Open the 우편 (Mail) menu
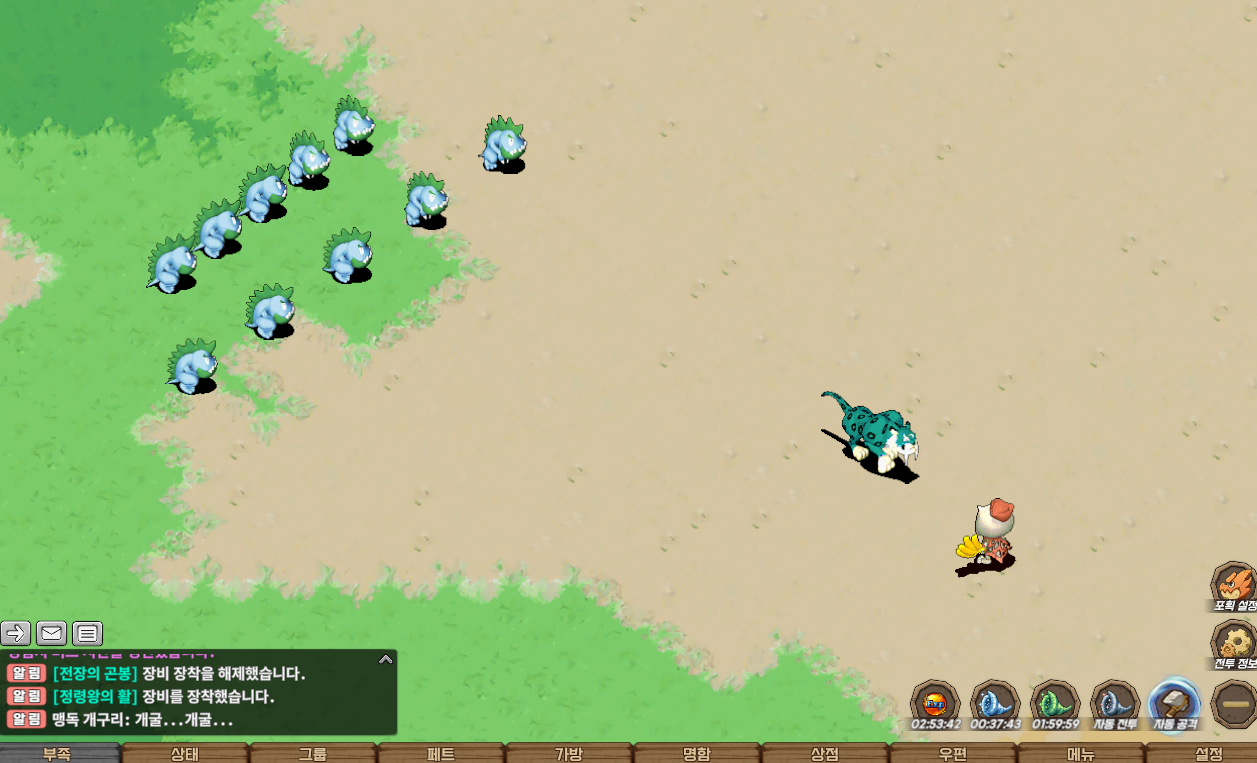 point(953,753)
